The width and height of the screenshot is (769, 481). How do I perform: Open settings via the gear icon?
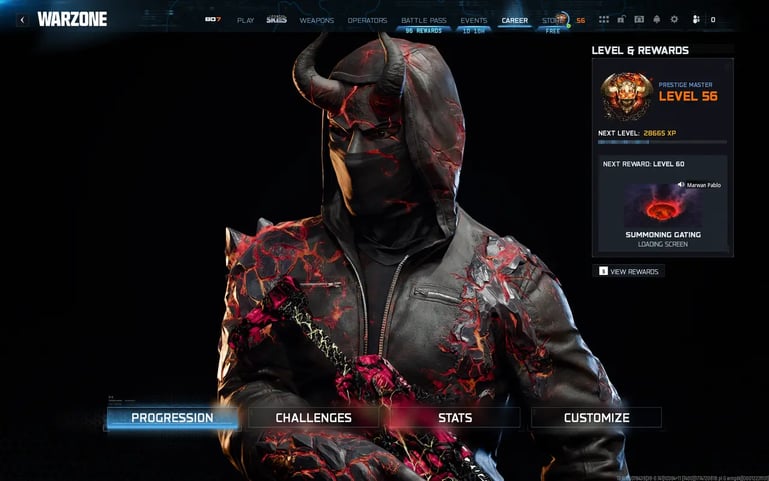(673, 20)
